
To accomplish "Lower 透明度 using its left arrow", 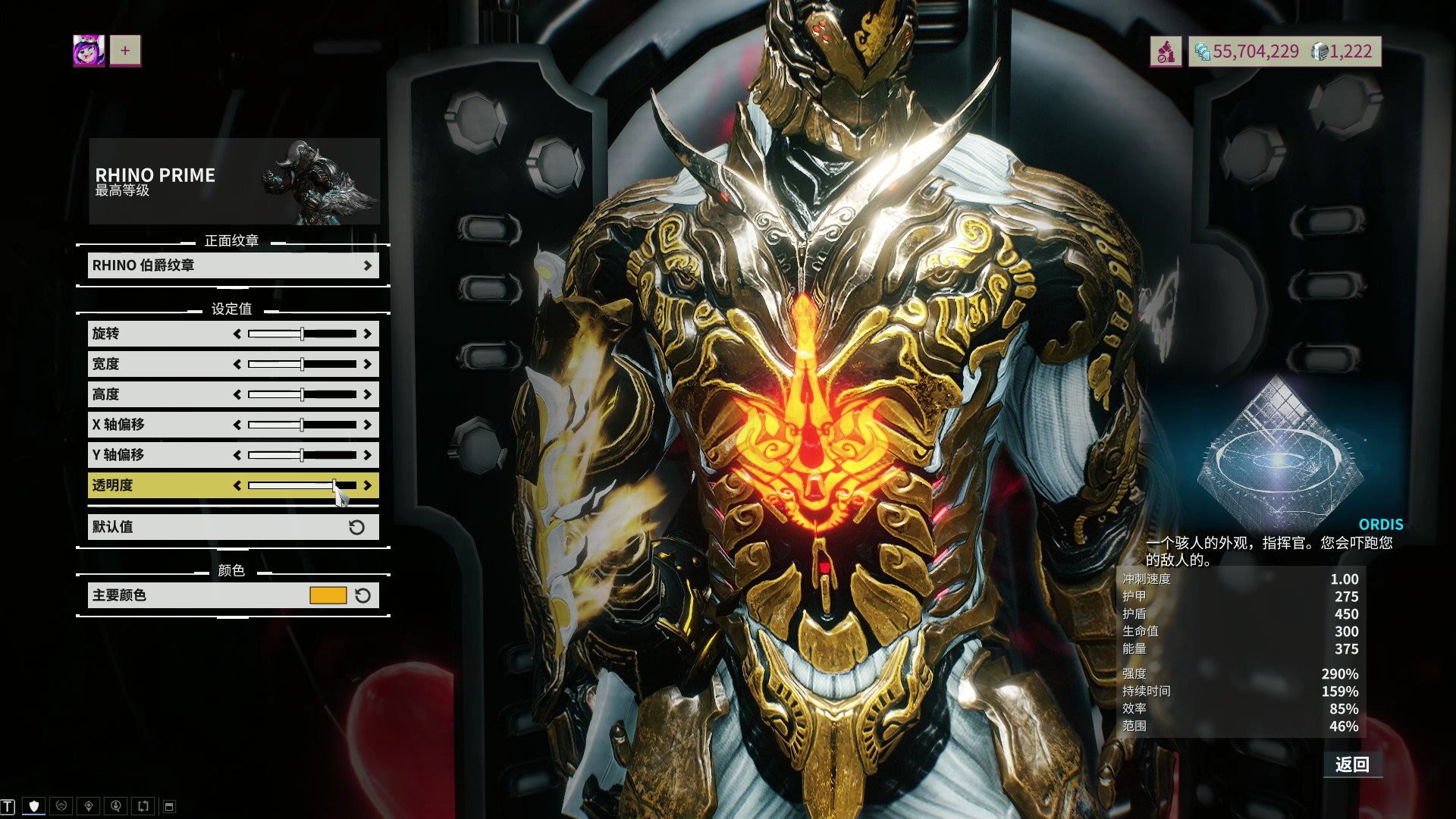I will pyautogui.click(x=237, y=485).
